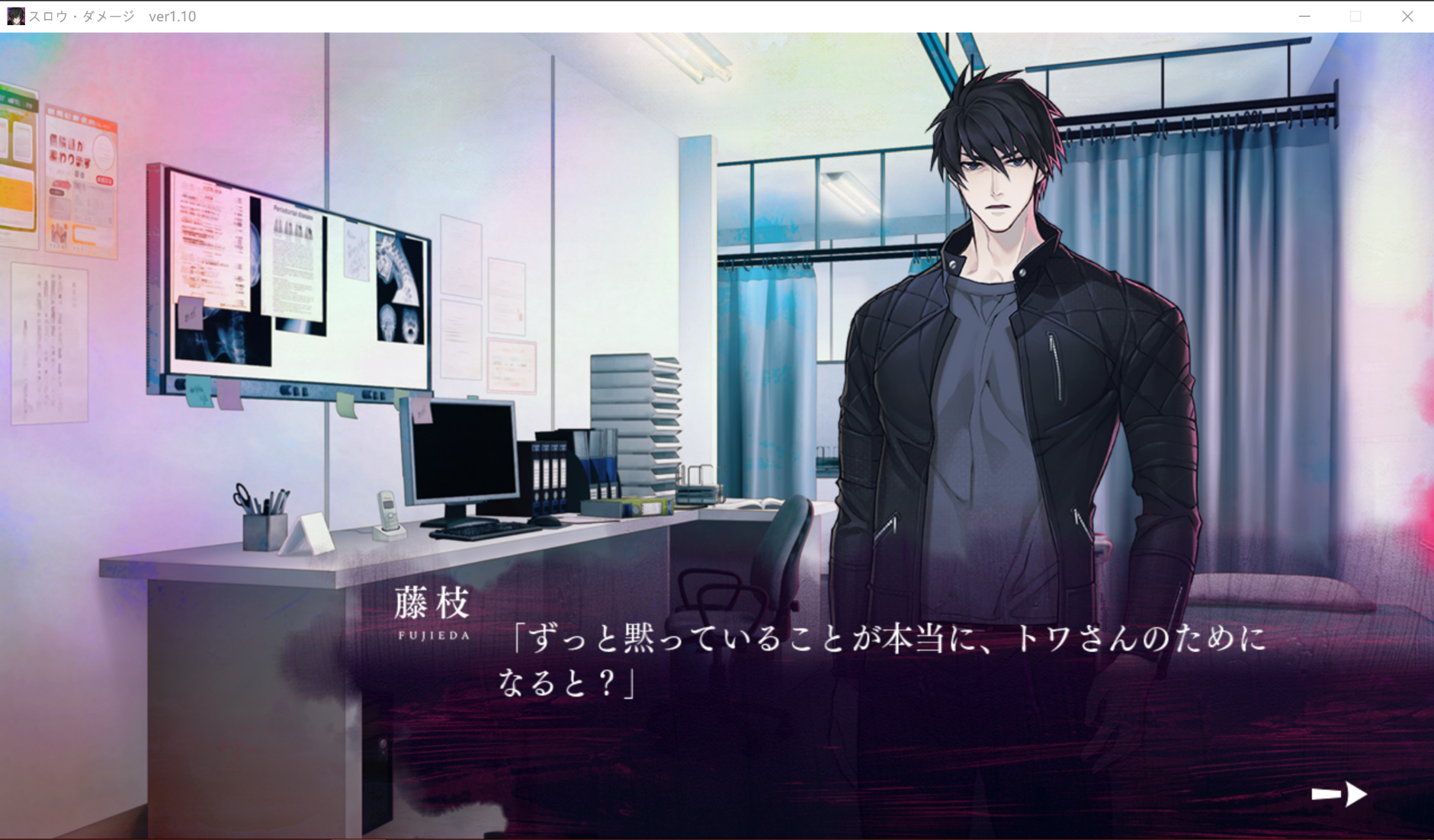Minimize the game window
The height and width of the screenshot is (840, 1434).
[1304, 16]
